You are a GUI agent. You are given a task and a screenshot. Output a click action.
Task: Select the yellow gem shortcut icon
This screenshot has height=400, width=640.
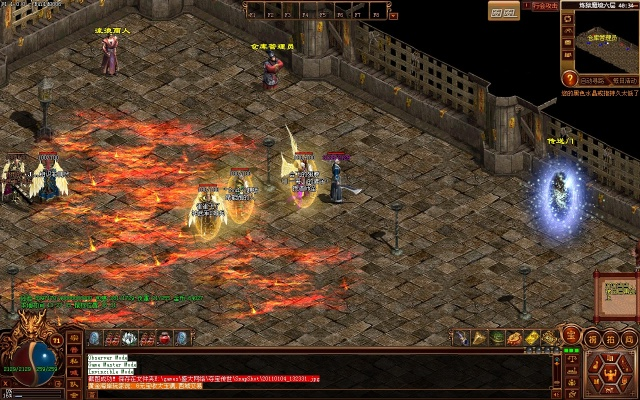point(532,338)
